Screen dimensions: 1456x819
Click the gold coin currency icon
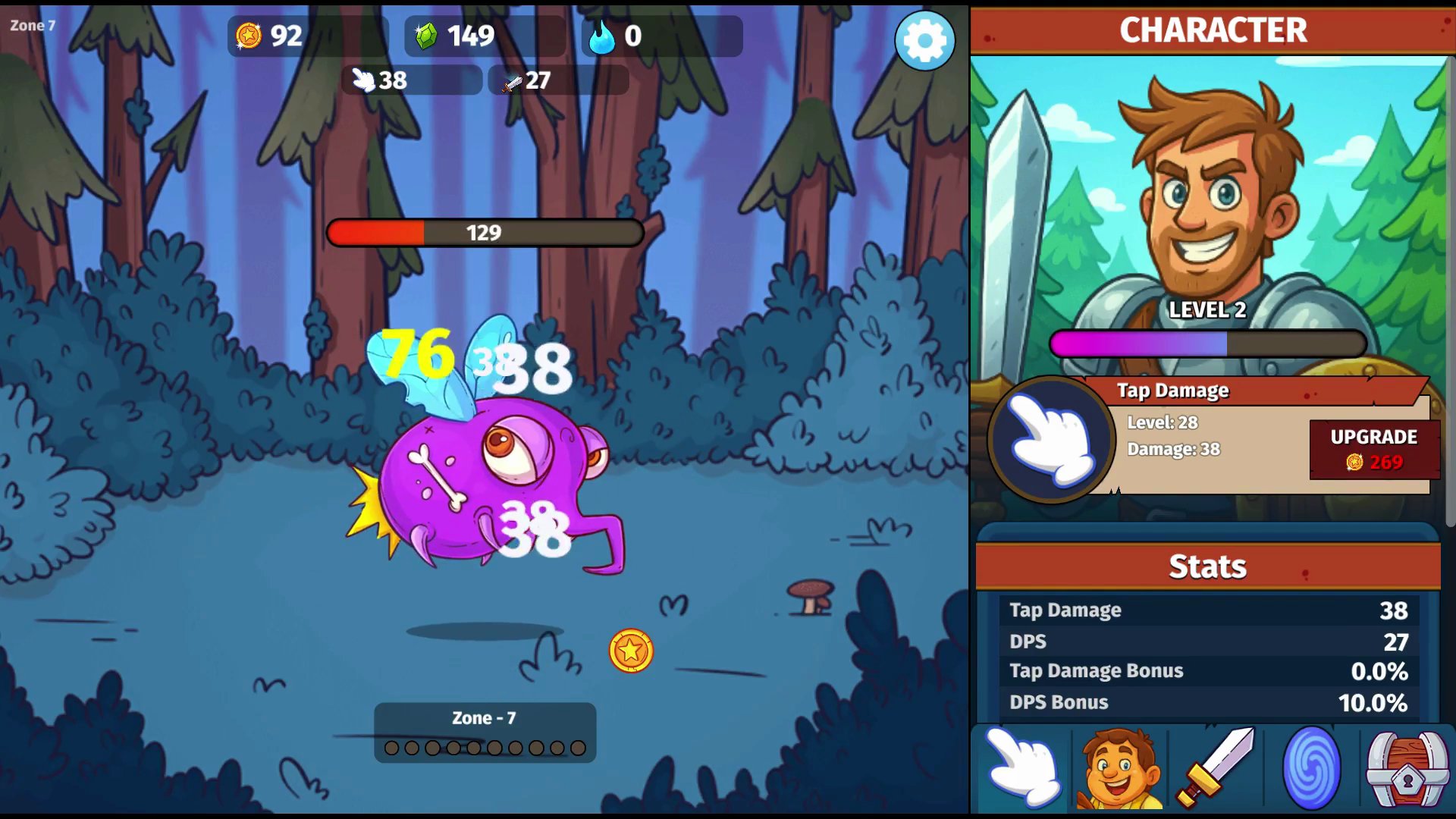coord(249,35)
